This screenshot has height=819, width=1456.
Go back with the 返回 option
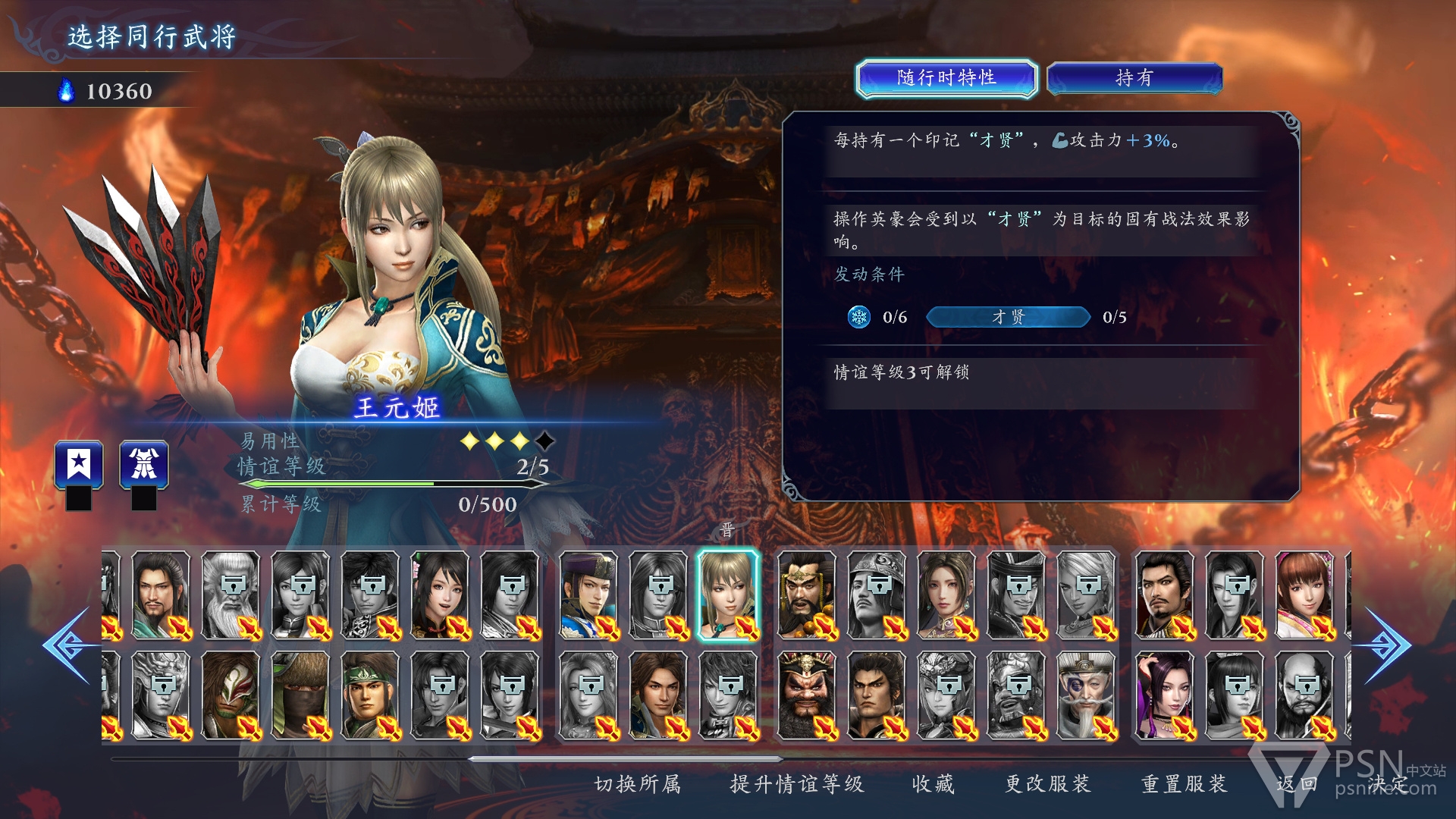(x=1296, y=784)
